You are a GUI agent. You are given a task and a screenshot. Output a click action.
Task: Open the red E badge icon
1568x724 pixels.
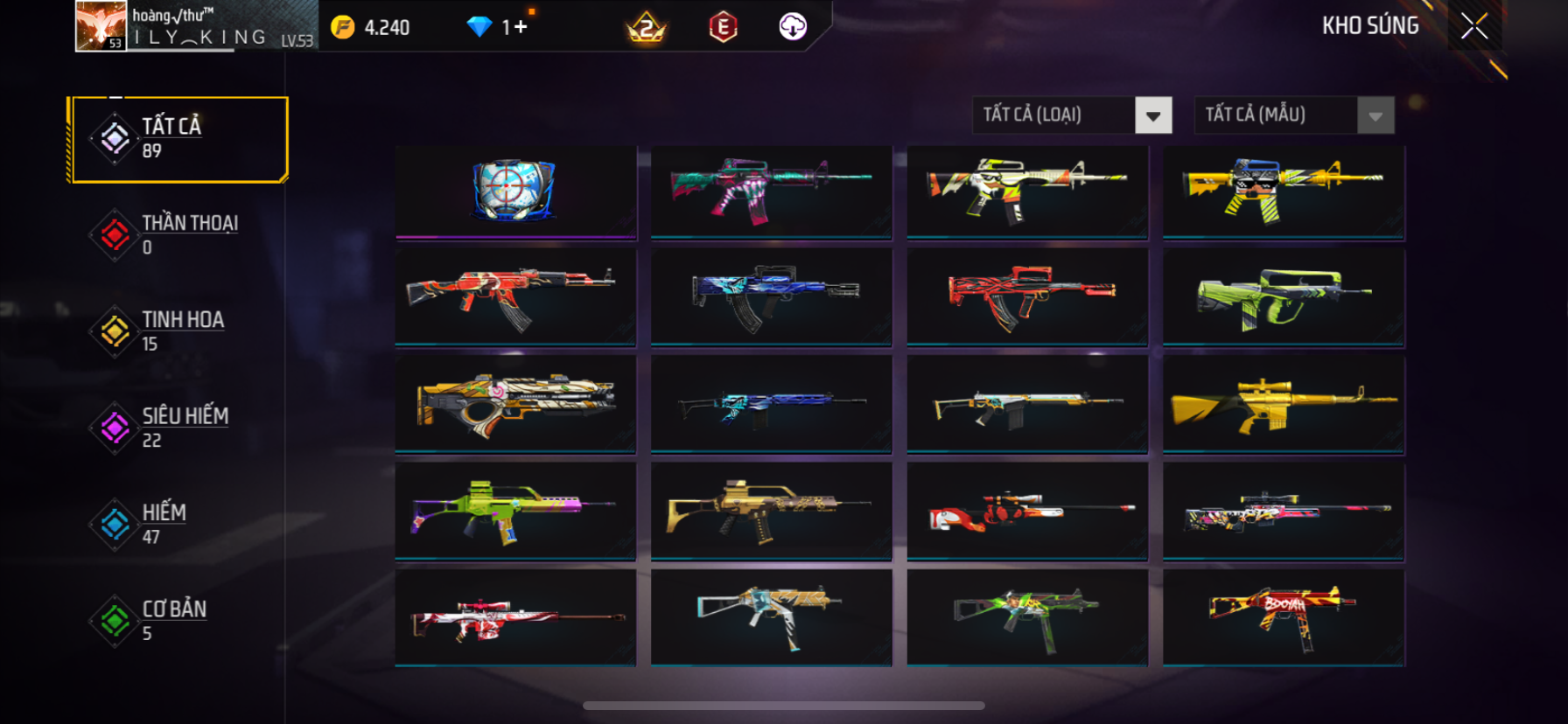point(723,27)
